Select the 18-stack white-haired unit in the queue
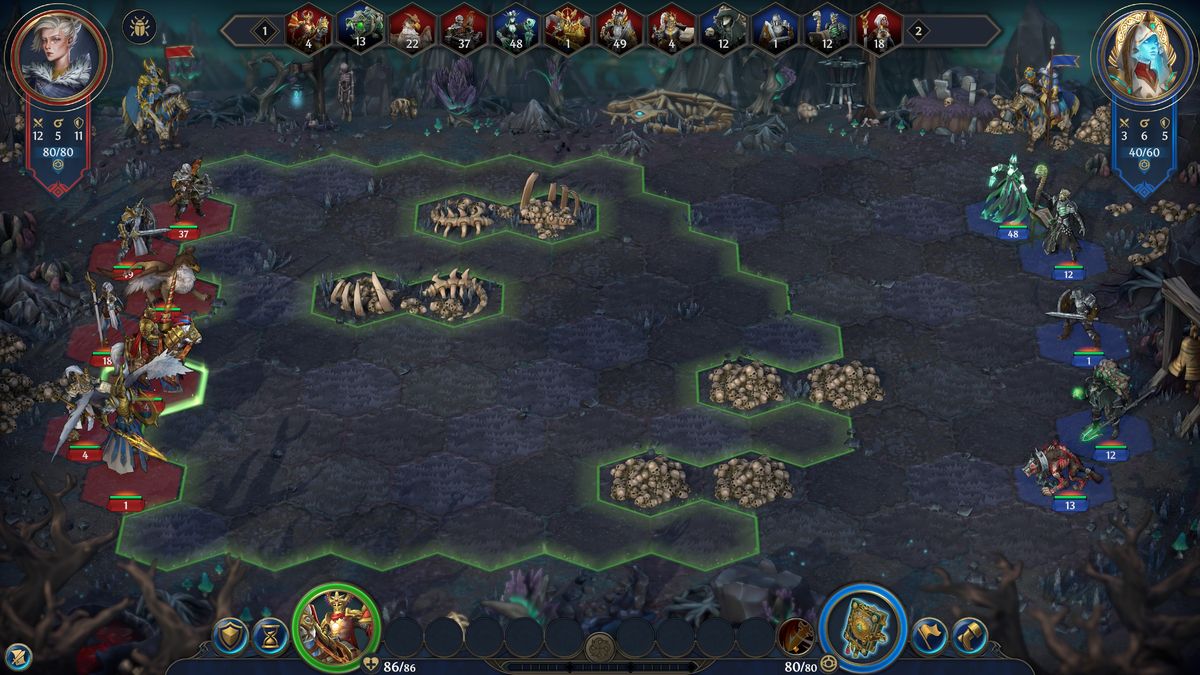Screen dimensions: 1200x675 click(x=880, y=28)
